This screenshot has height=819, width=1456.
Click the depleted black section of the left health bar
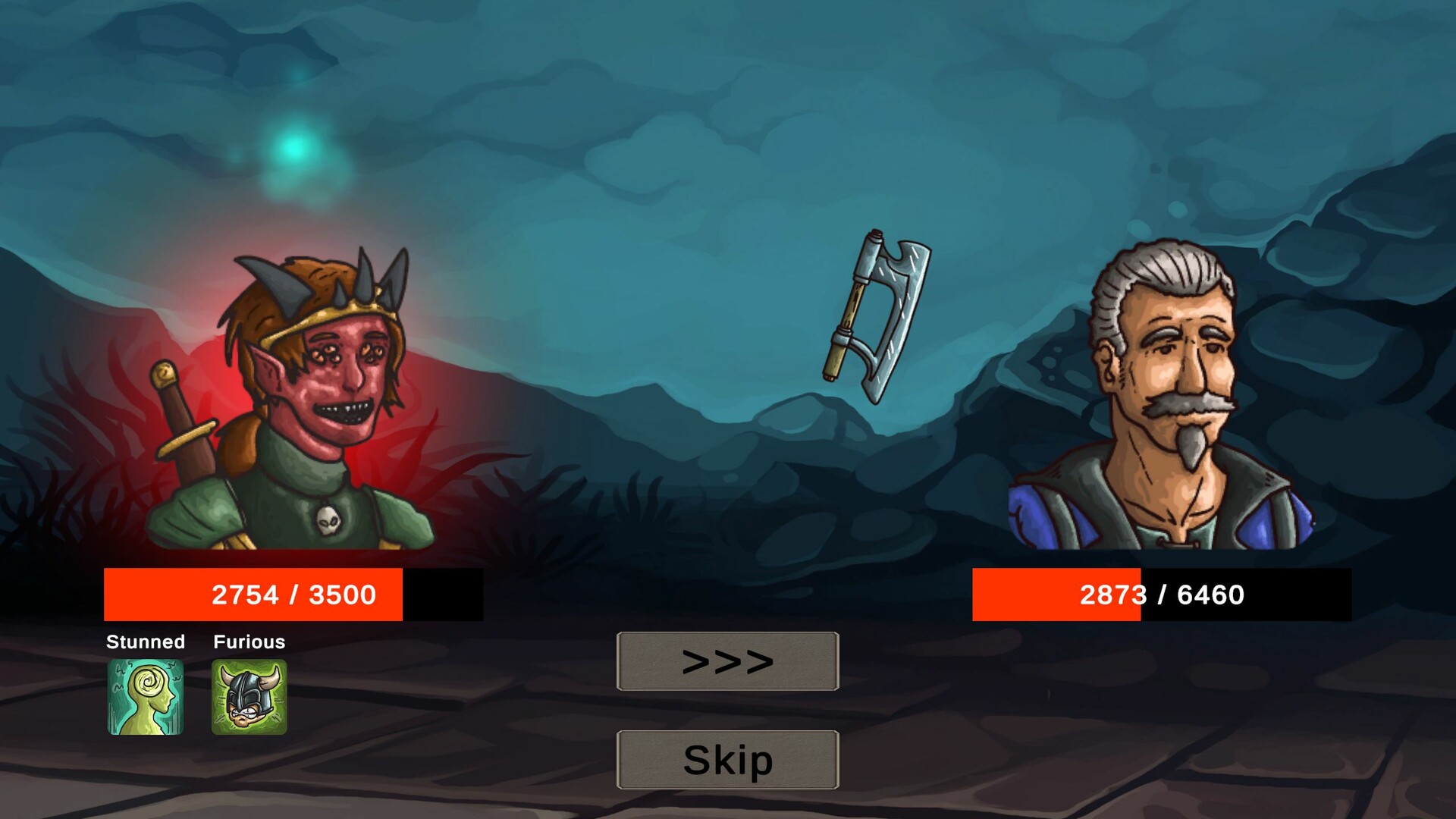point(444,595)
